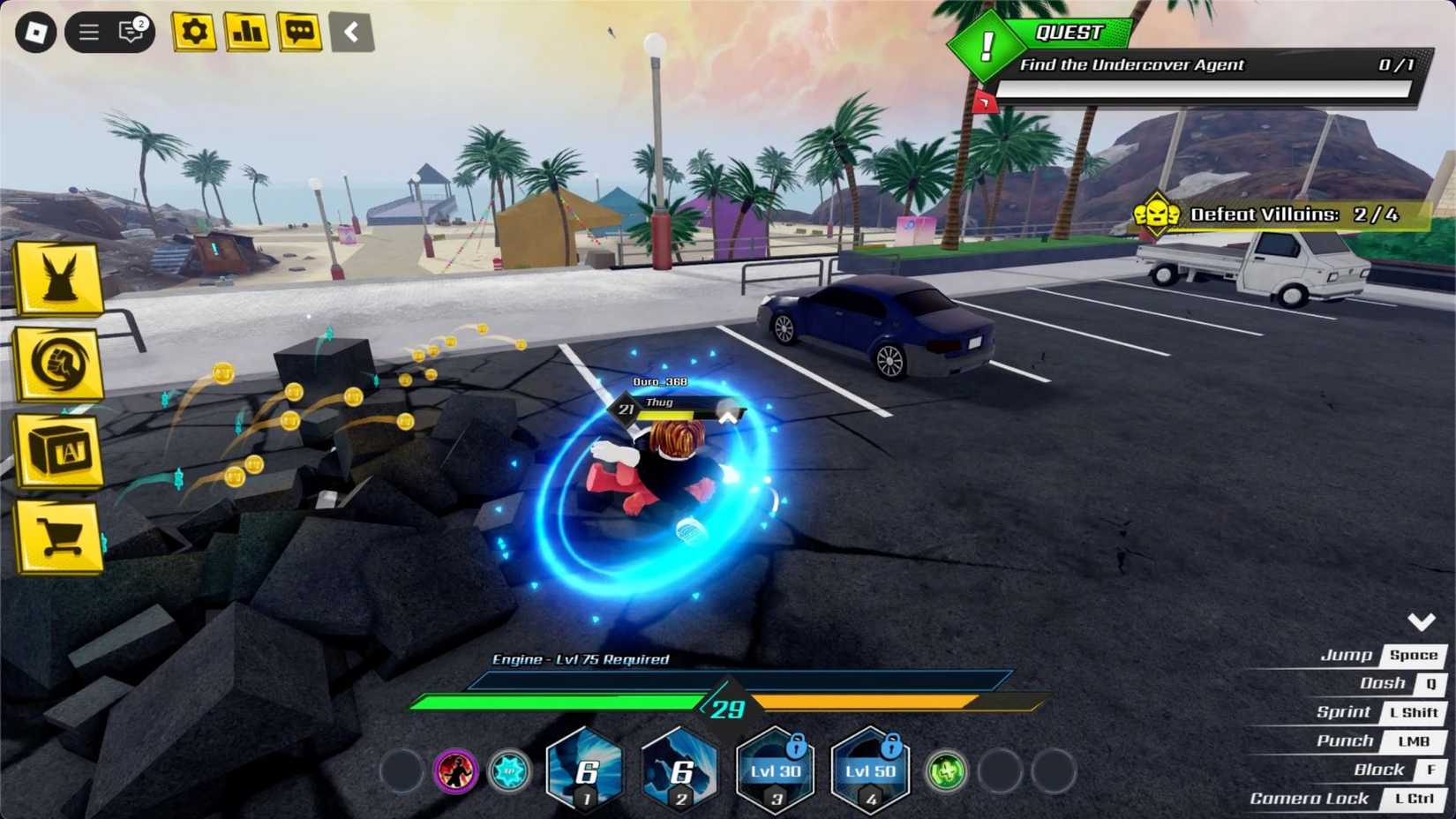Activate the green plus healing skill
This screenshot has height=819, width=1456.
coord(946,770)
